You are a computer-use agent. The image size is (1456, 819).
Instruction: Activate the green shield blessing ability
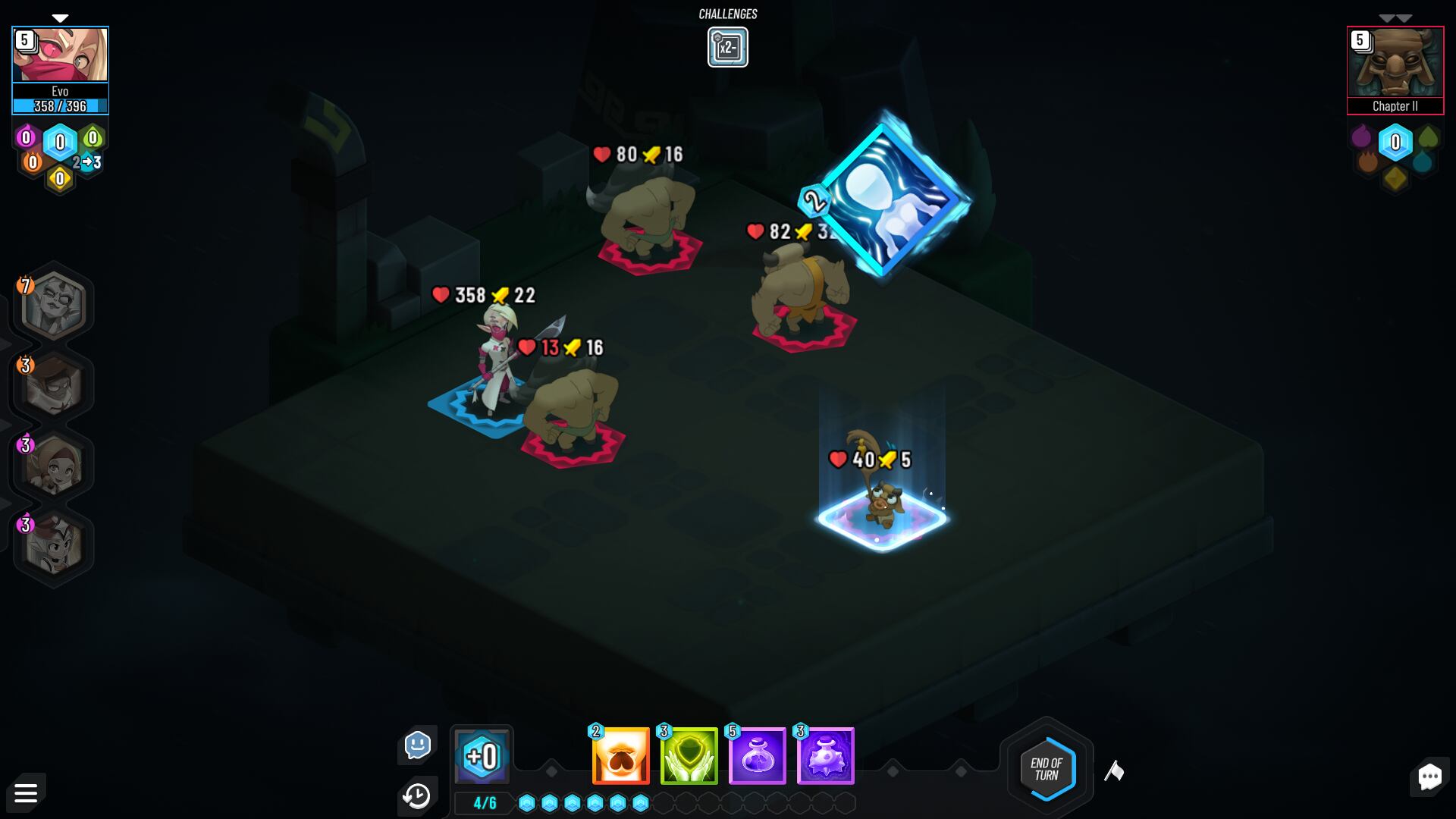pyautogui.click(x=687, y=755)
